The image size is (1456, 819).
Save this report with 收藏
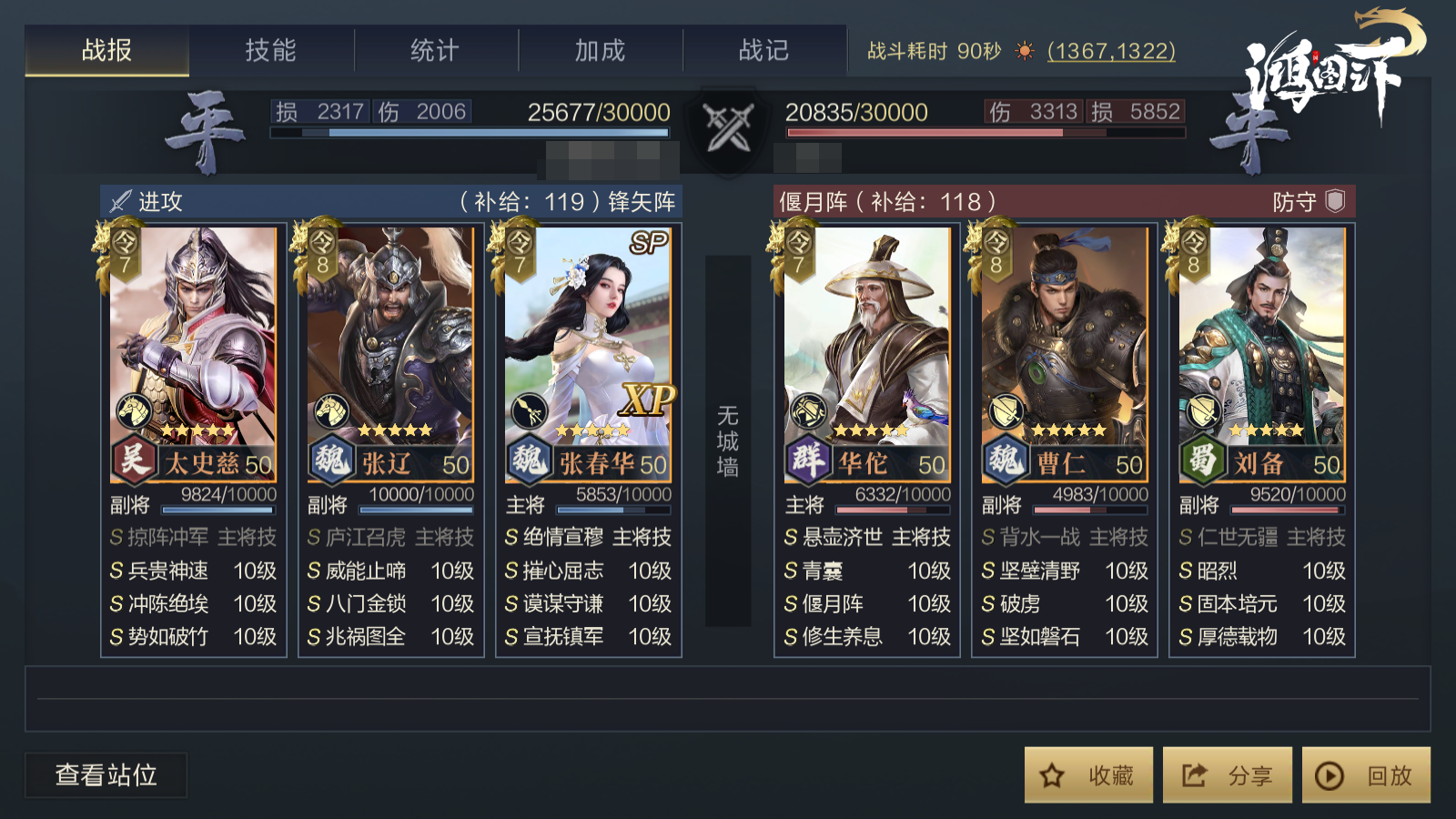point(1088,775)
